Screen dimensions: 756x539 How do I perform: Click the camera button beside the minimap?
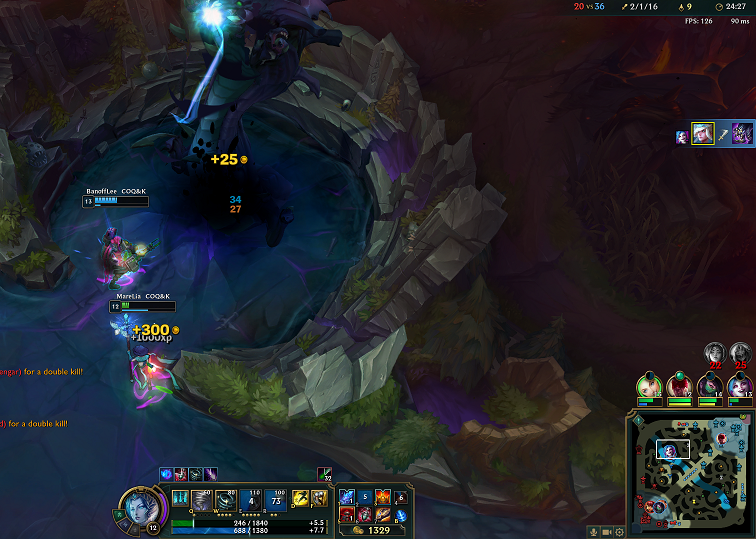point(607,531)
